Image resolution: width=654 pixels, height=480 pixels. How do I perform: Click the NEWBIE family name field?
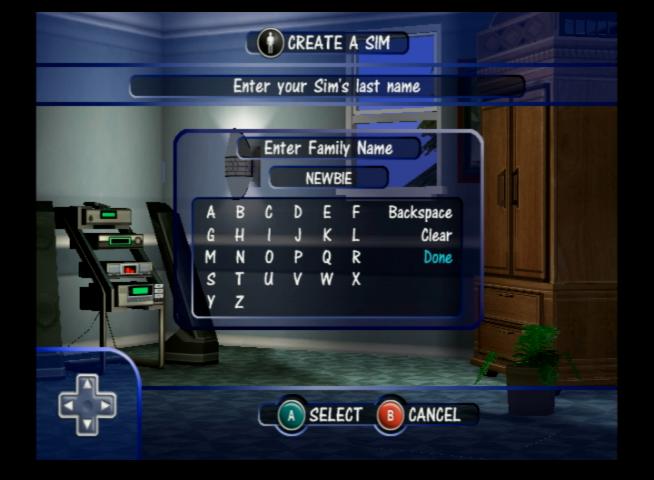[328, 178]
